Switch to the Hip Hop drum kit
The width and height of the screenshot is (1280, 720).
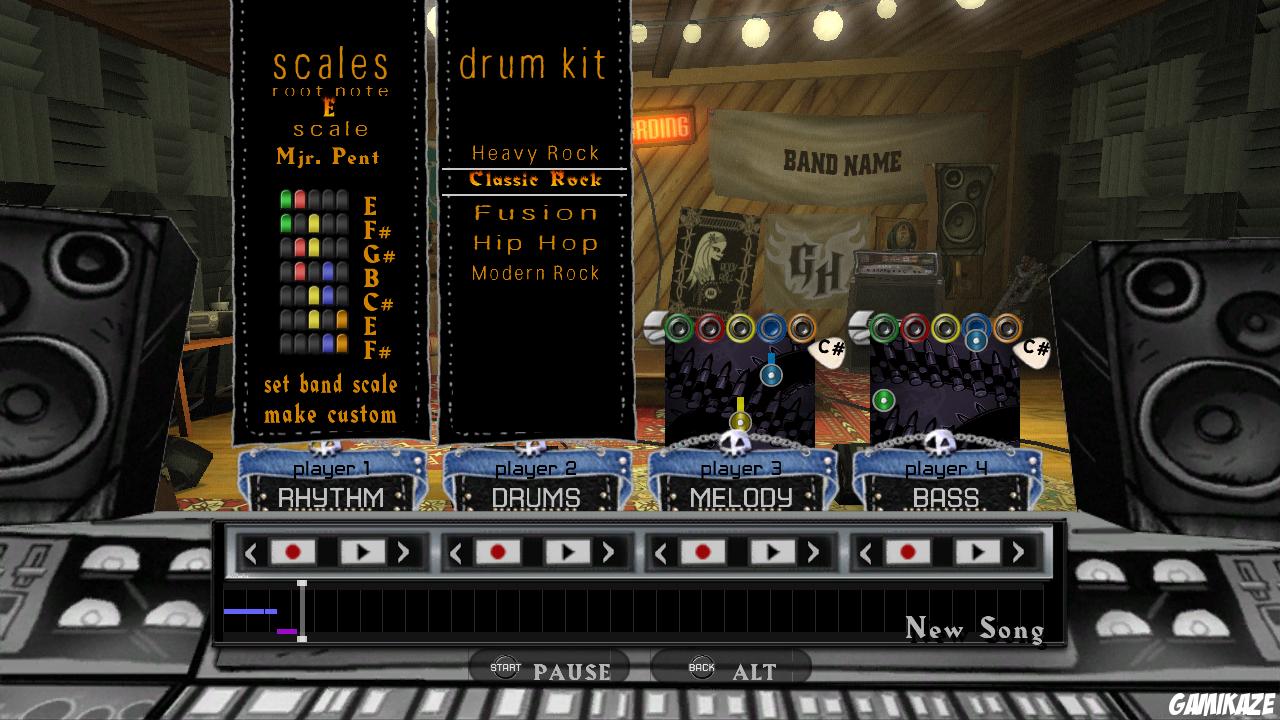coord(534,242)
